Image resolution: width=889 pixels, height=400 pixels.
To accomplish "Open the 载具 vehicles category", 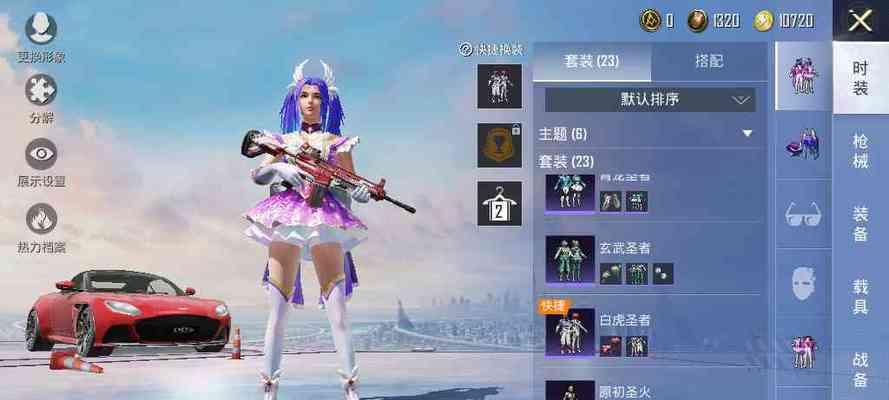I will click(x=860, y=296).
